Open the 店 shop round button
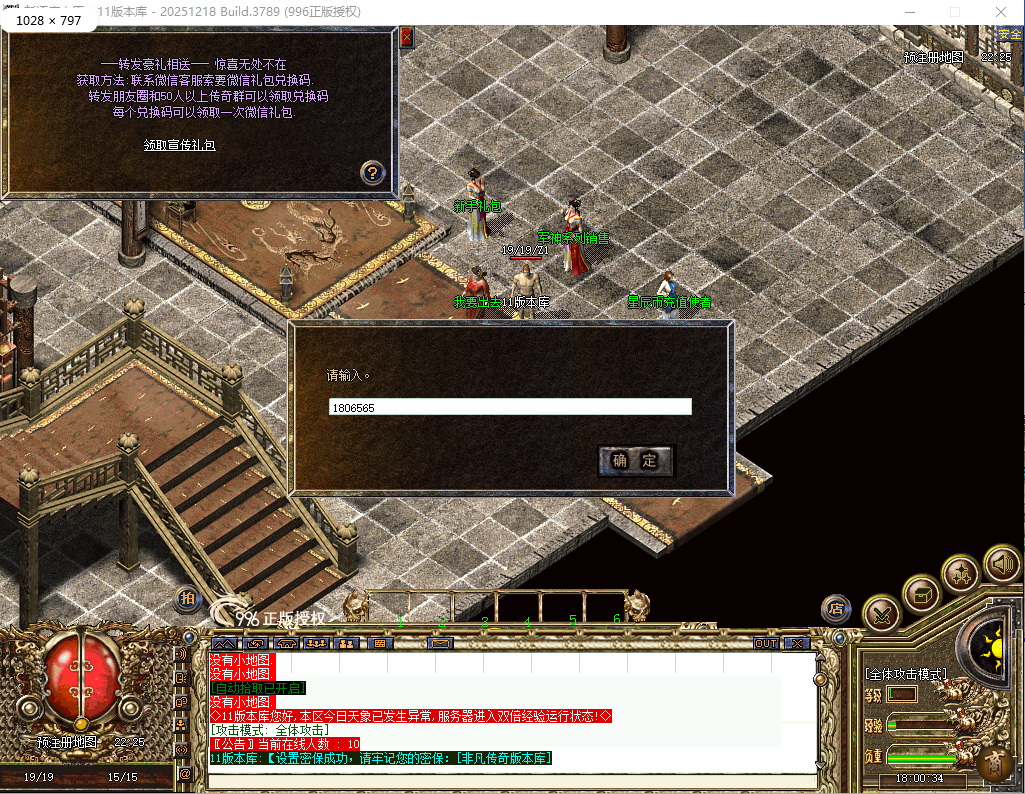Screen dimensions: 1025x794 pos(836,608)
